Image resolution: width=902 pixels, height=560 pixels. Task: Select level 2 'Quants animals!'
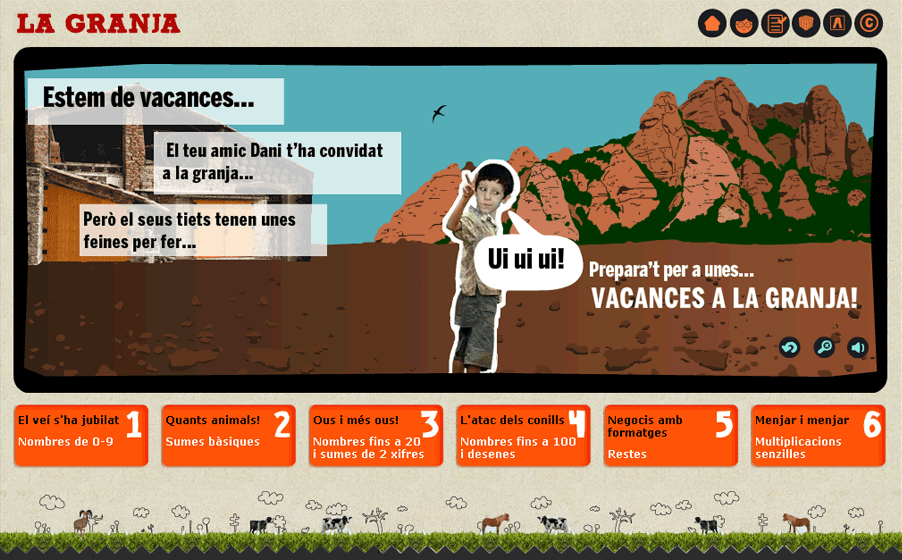pos(228,435)
